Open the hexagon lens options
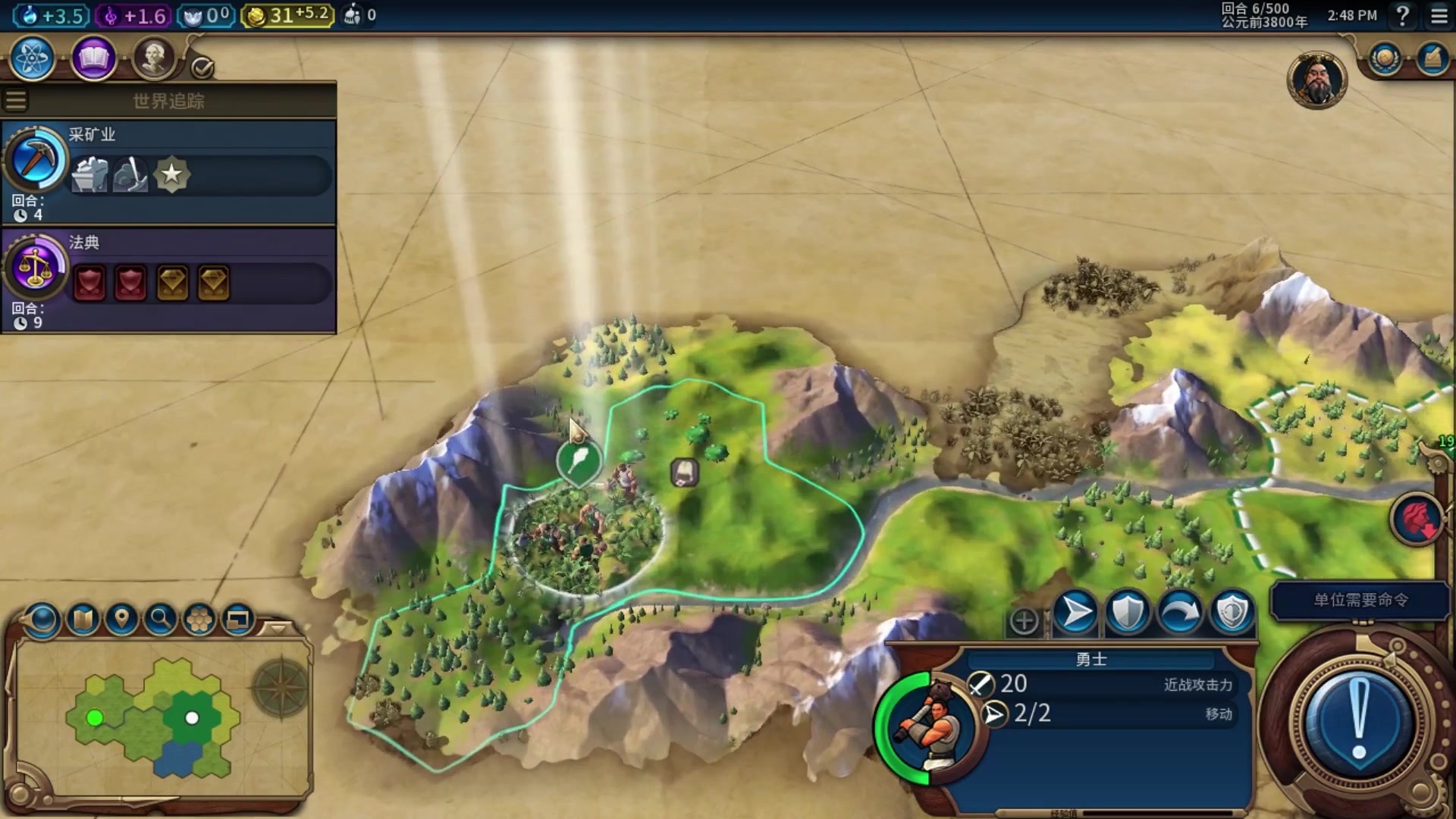Image resolution: width=1456 pixels, height=819 pixels. pos(199,620)
